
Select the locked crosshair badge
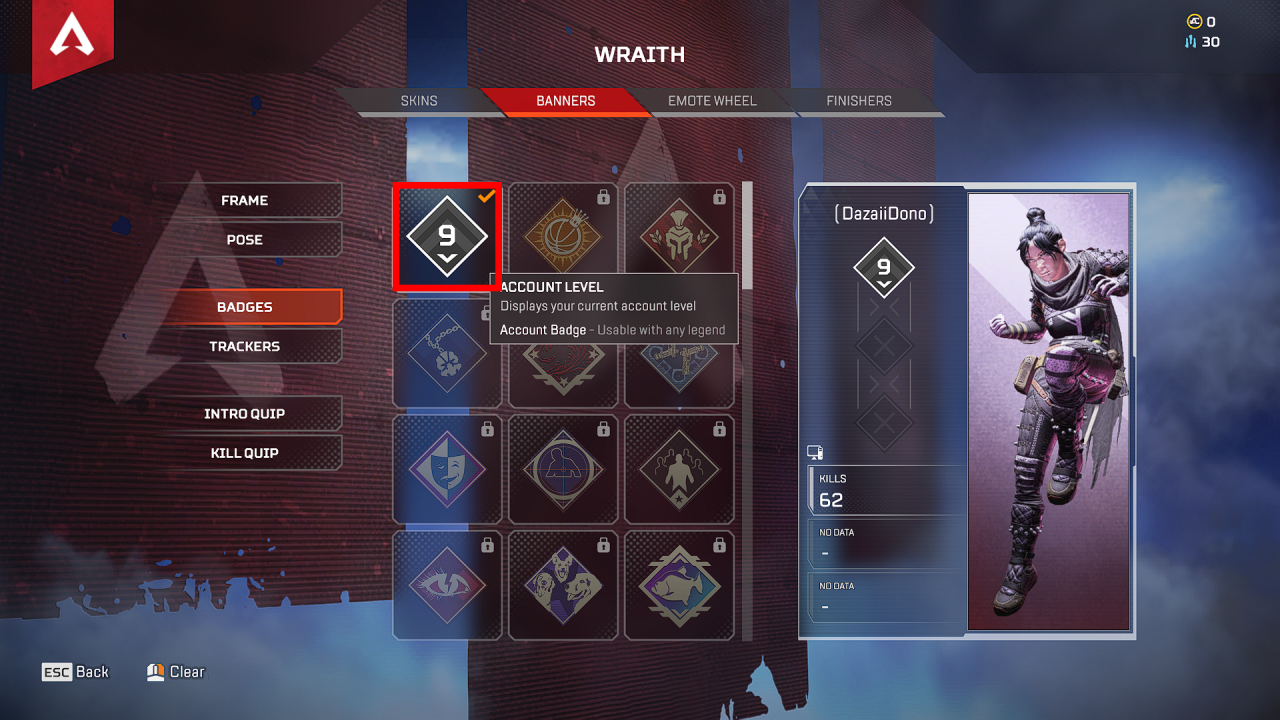tap(563, 470)
